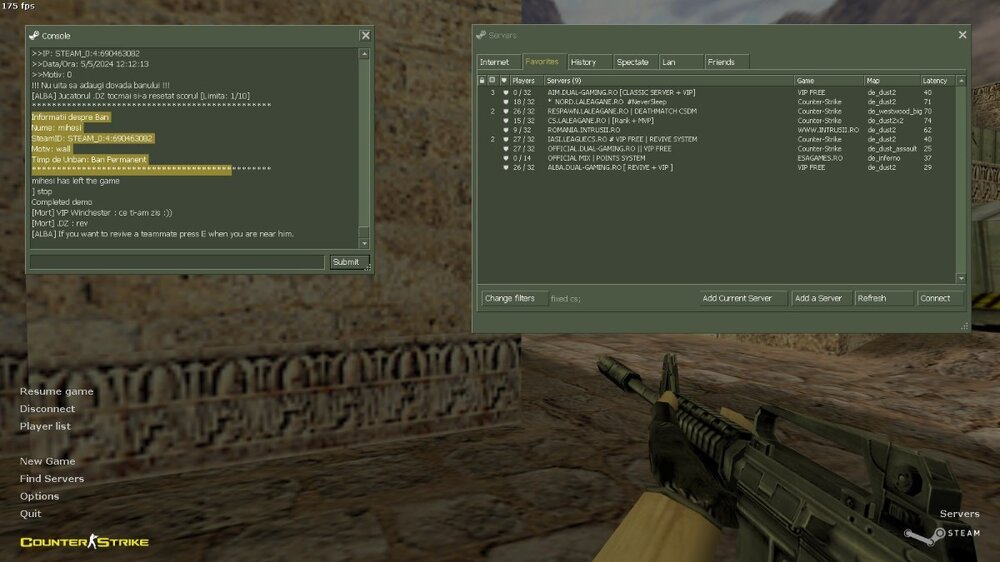
Task: Switch to the Internet tab
Action: pyautogui.click(x=494, y=62)
